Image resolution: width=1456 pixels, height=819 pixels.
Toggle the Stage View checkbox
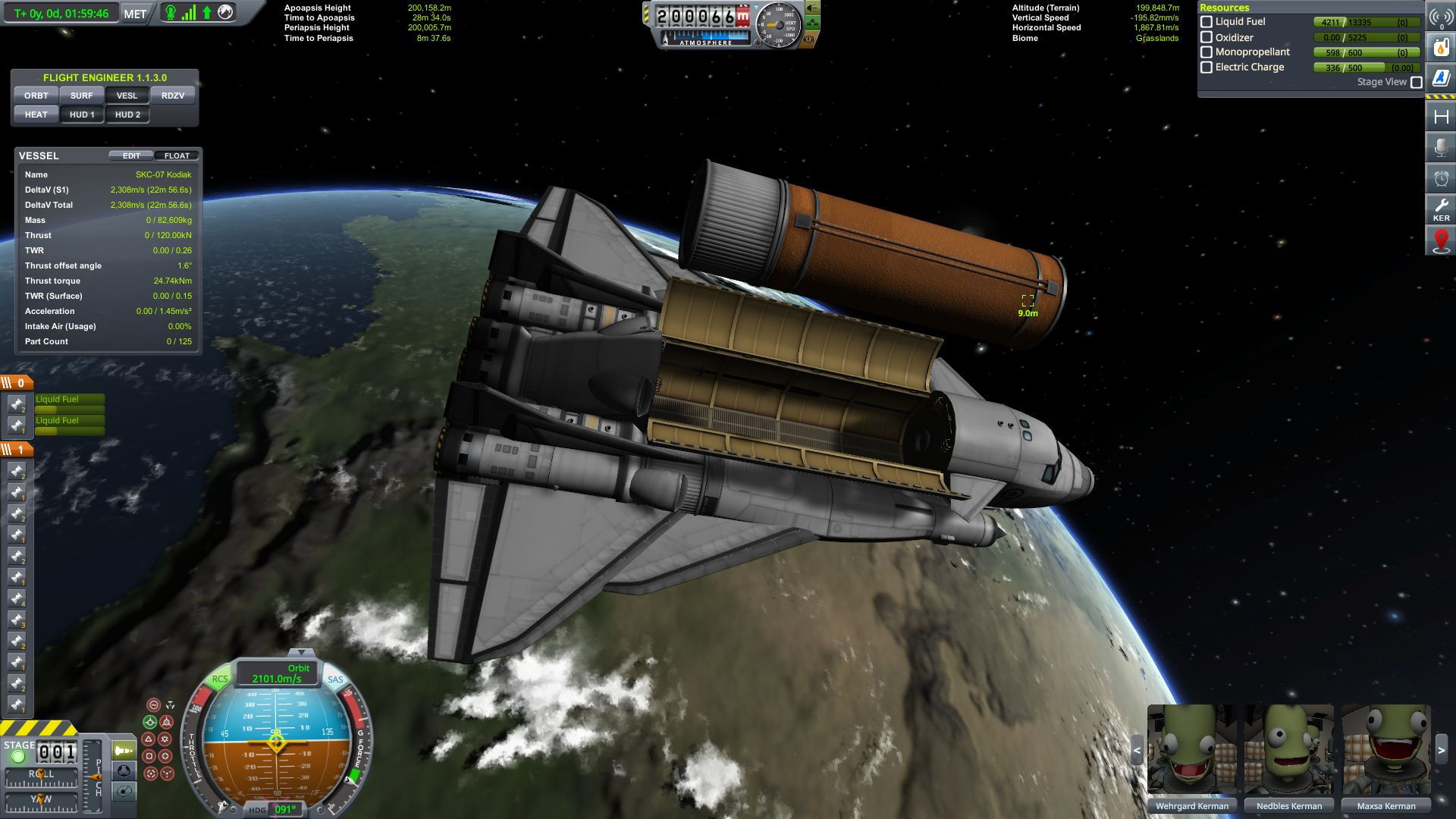(1416, 82)
